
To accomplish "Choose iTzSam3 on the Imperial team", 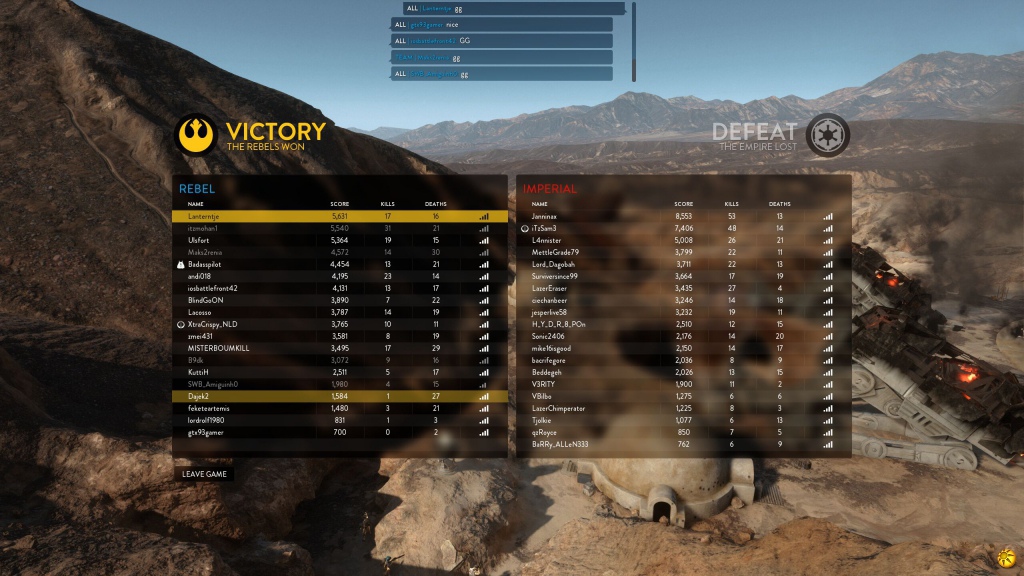I will tap(683, 228).
